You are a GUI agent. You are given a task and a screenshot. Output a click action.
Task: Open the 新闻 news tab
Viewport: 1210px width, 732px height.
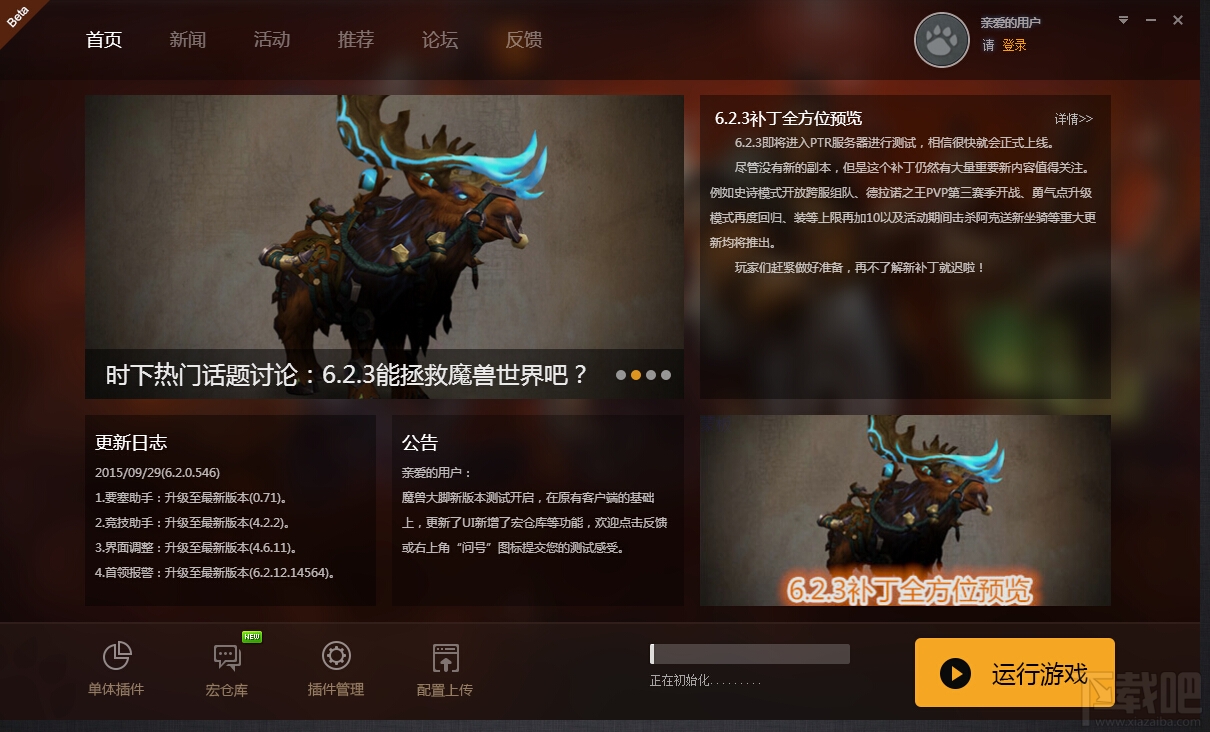tap(188, 40)
